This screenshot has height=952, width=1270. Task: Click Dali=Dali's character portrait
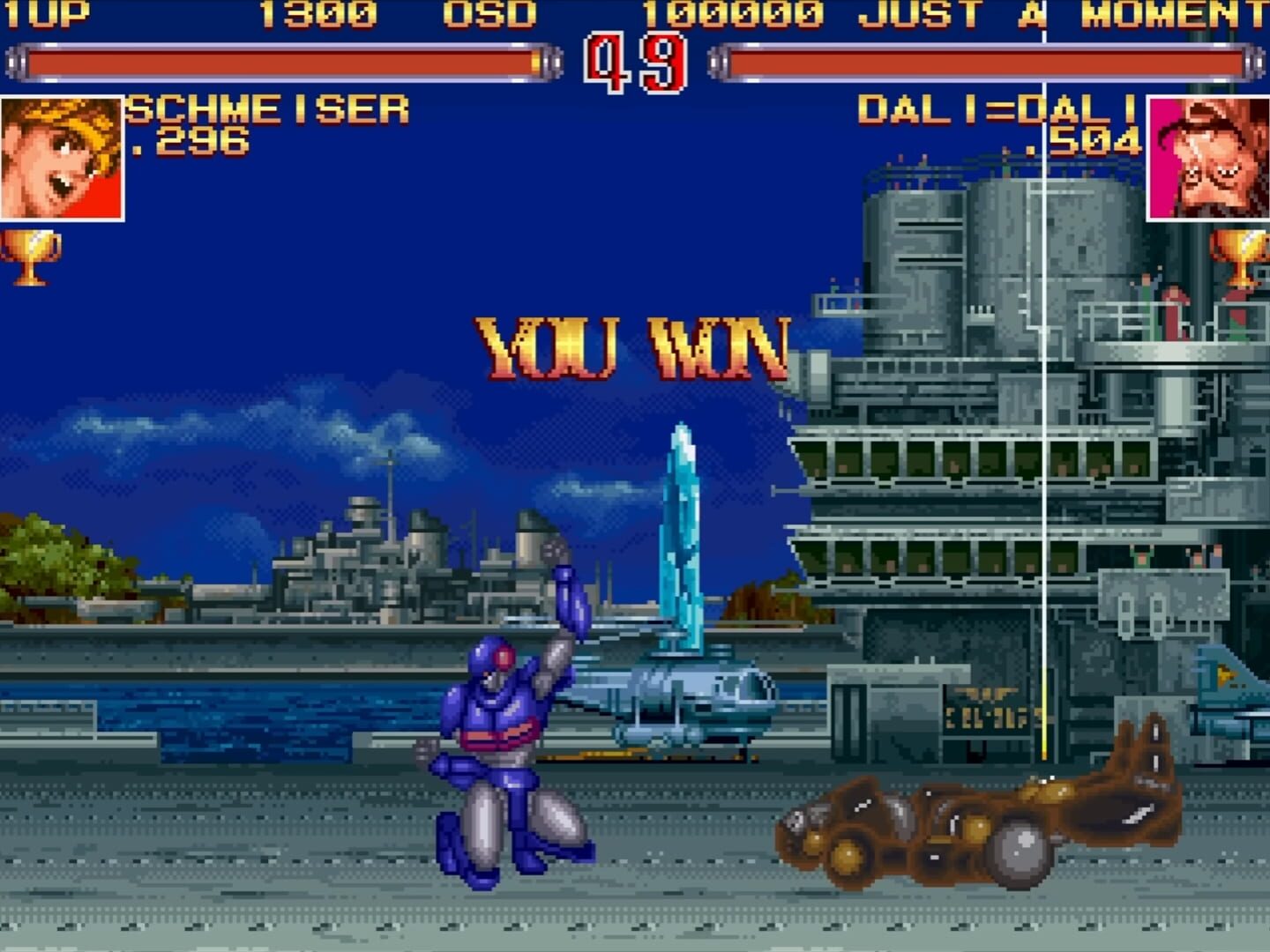tap(1208, 156)
